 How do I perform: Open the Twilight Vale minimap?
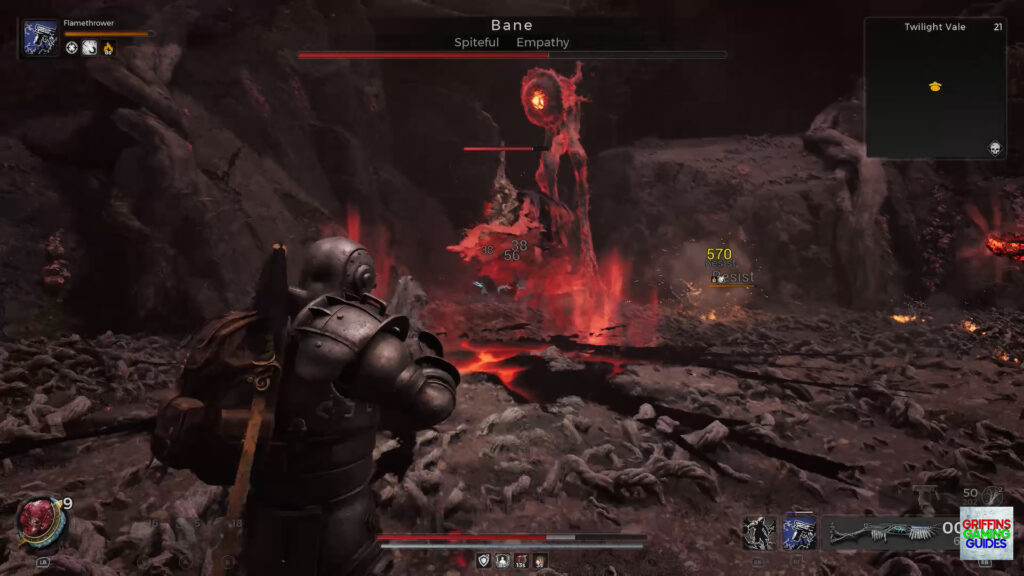click(934, 88)
